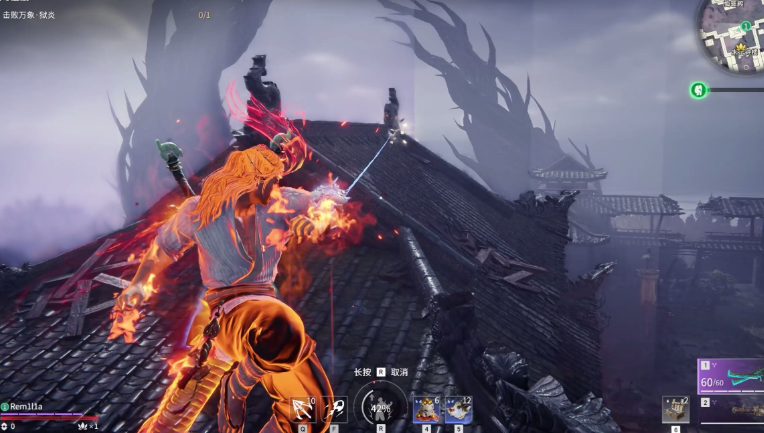The width and height of the screenshot is (764, 433).
Task: Click the green teammate icon below the minimap
Action: [698, 90]
